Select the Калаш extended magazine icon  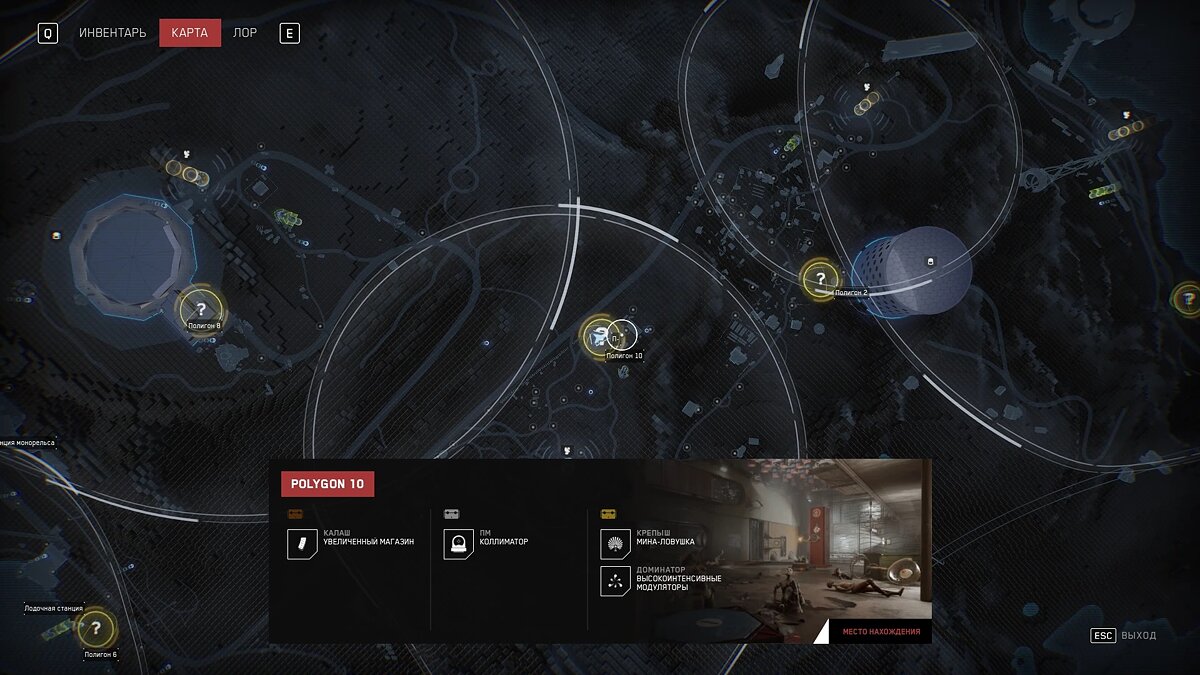click(302, 545)
